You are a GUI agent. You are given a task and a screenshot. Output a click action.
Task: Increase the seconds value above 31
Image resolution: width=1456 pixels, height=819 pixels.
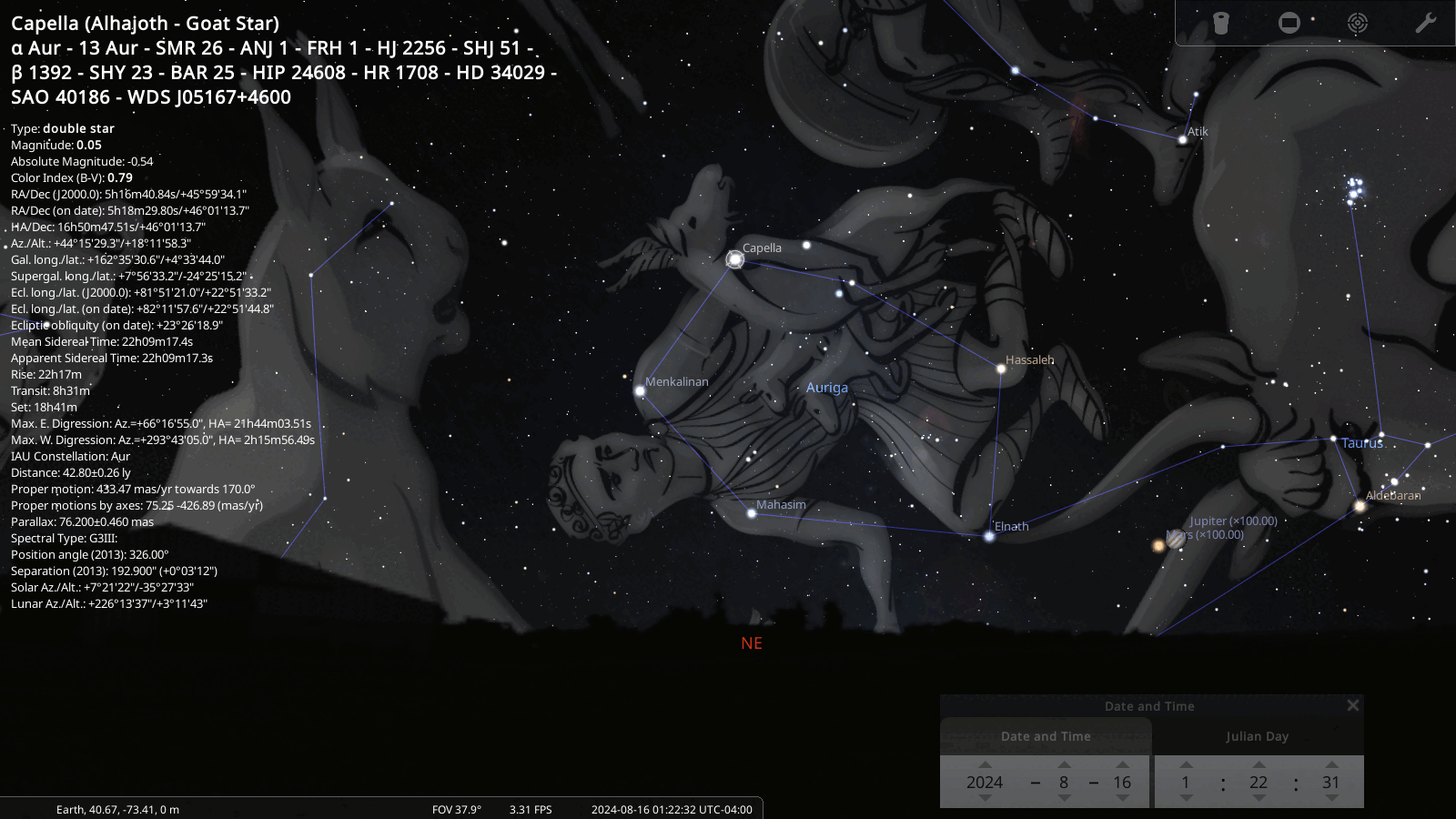pyautogui.click(x=1331, y=764)
